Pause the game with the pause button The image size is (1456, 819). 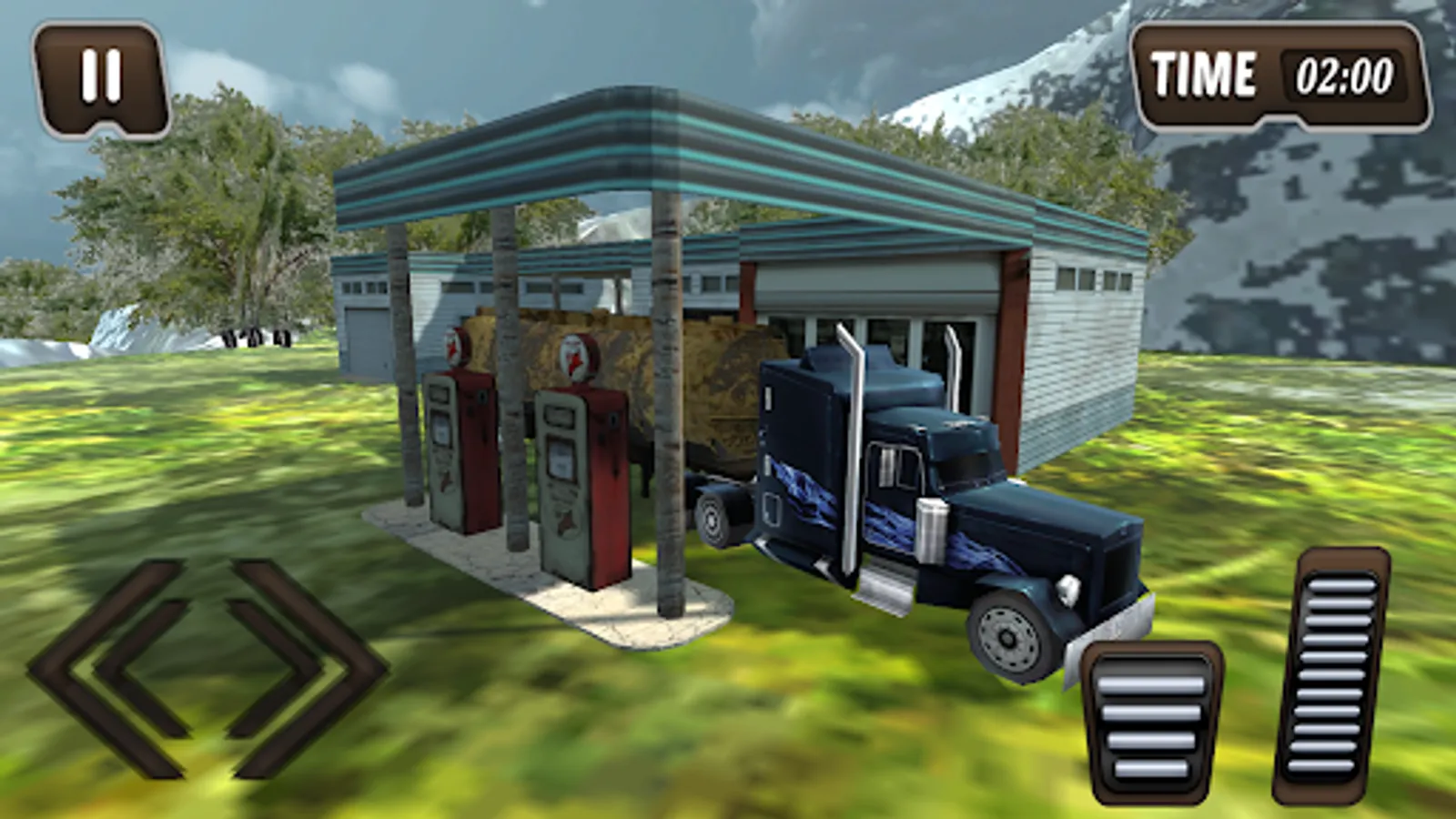pyautogui.click(x=101, y=79)
